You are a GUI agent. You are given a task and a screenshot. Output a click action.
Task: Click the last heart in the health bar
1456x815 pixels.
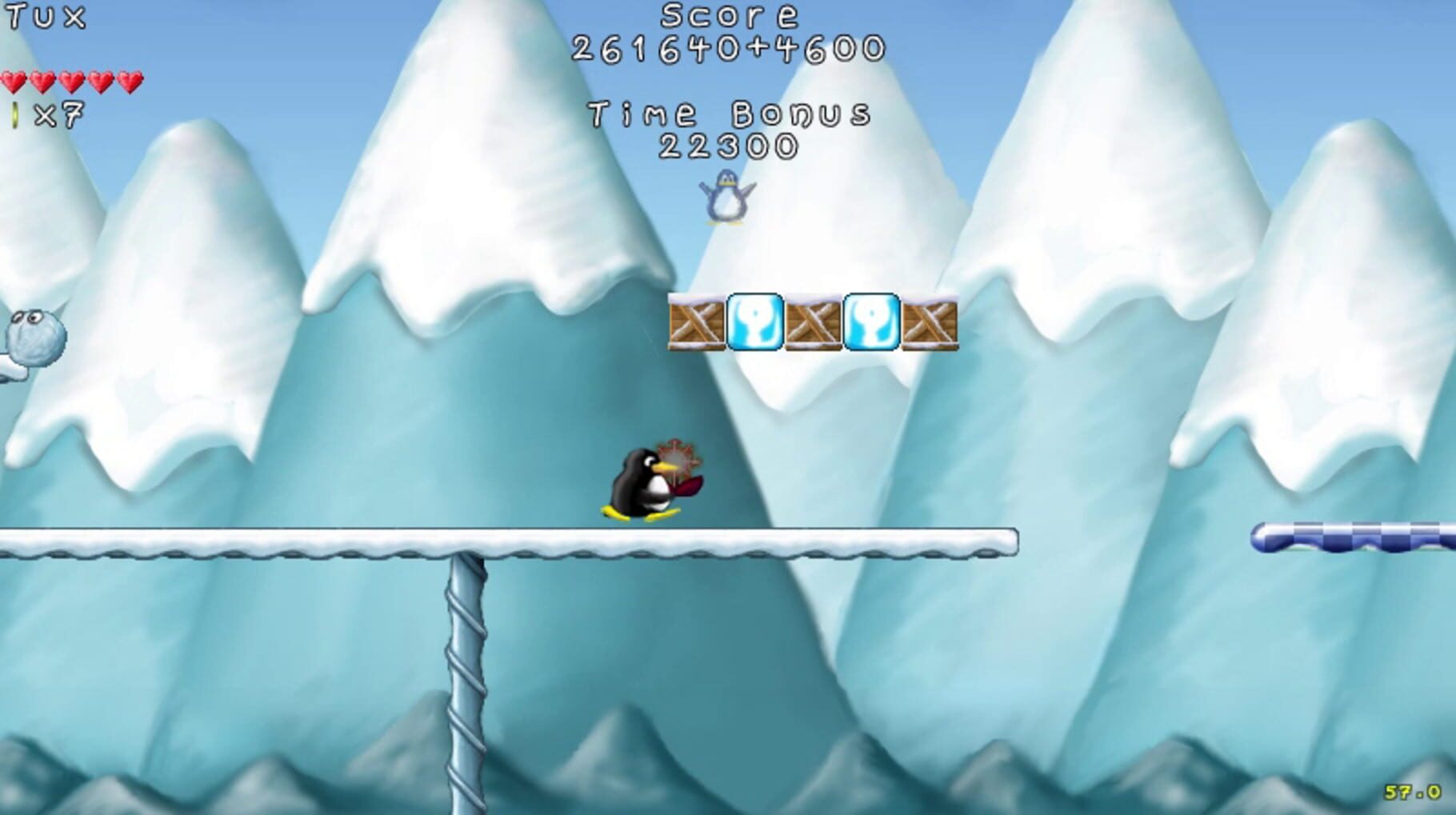(x=130, y=81)
